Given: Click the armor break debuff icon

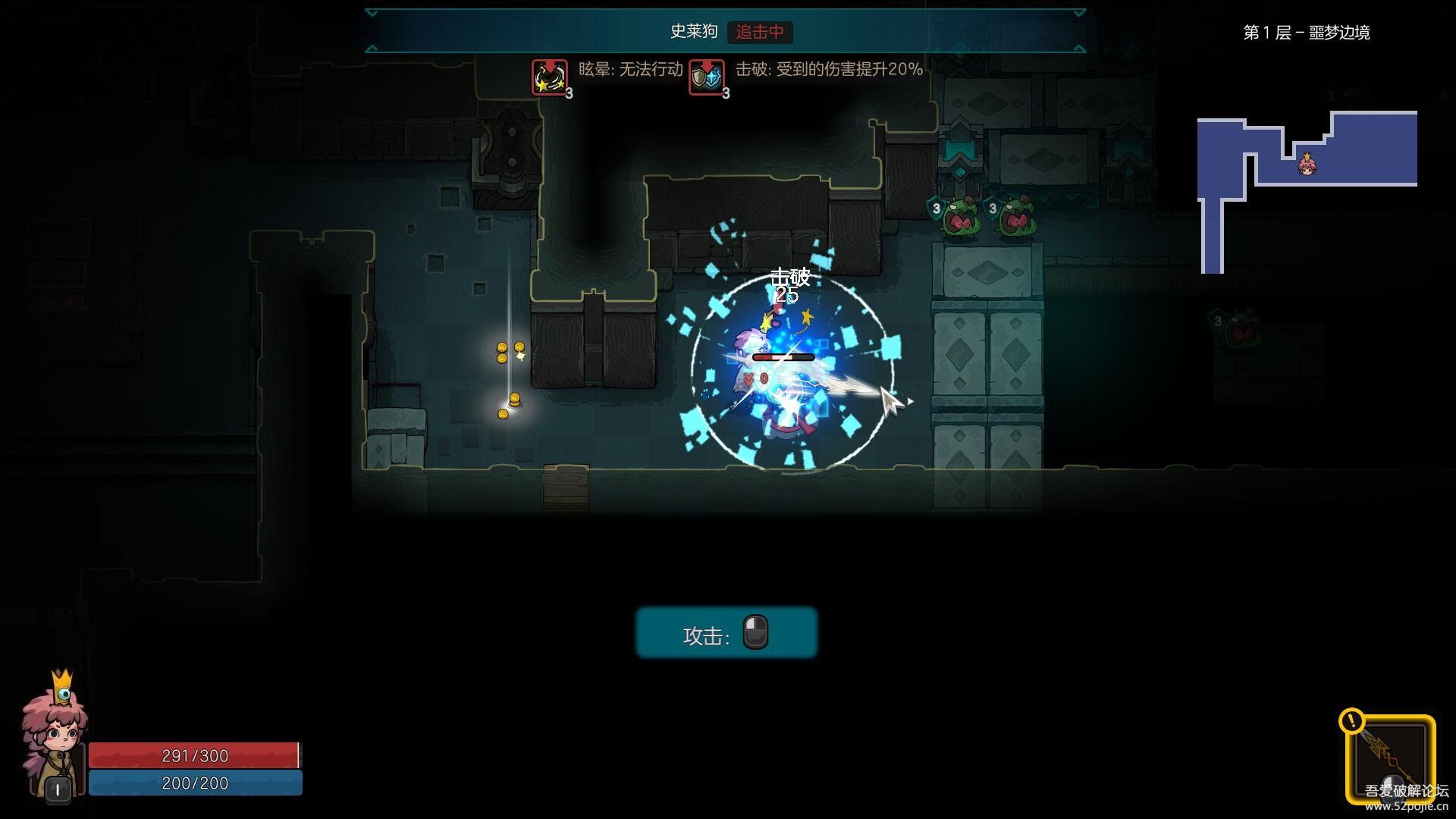Looking at the screenshot, I should 706,77.
